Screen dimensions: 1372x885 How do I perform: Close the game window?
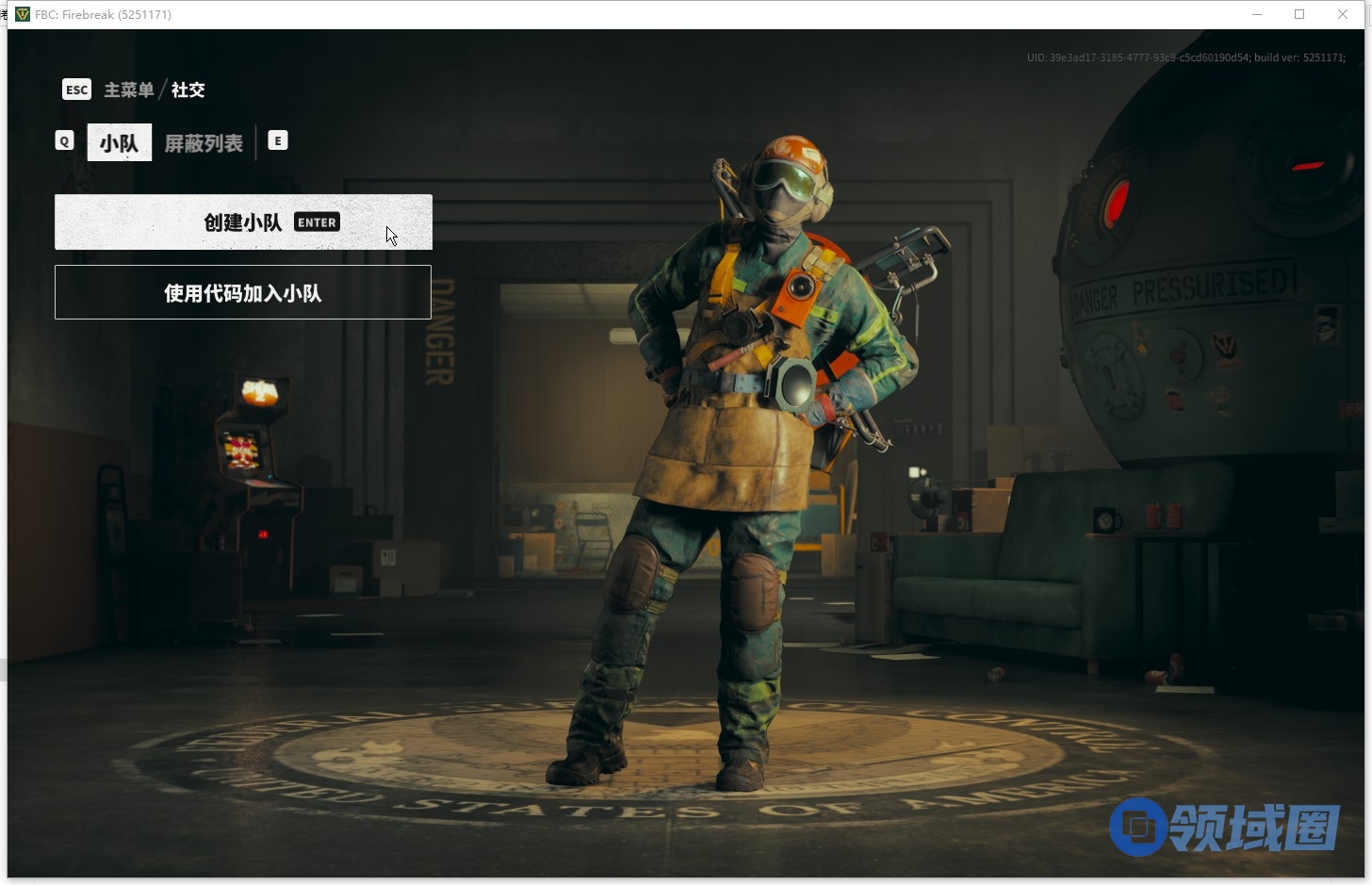tap(1343, 14)
